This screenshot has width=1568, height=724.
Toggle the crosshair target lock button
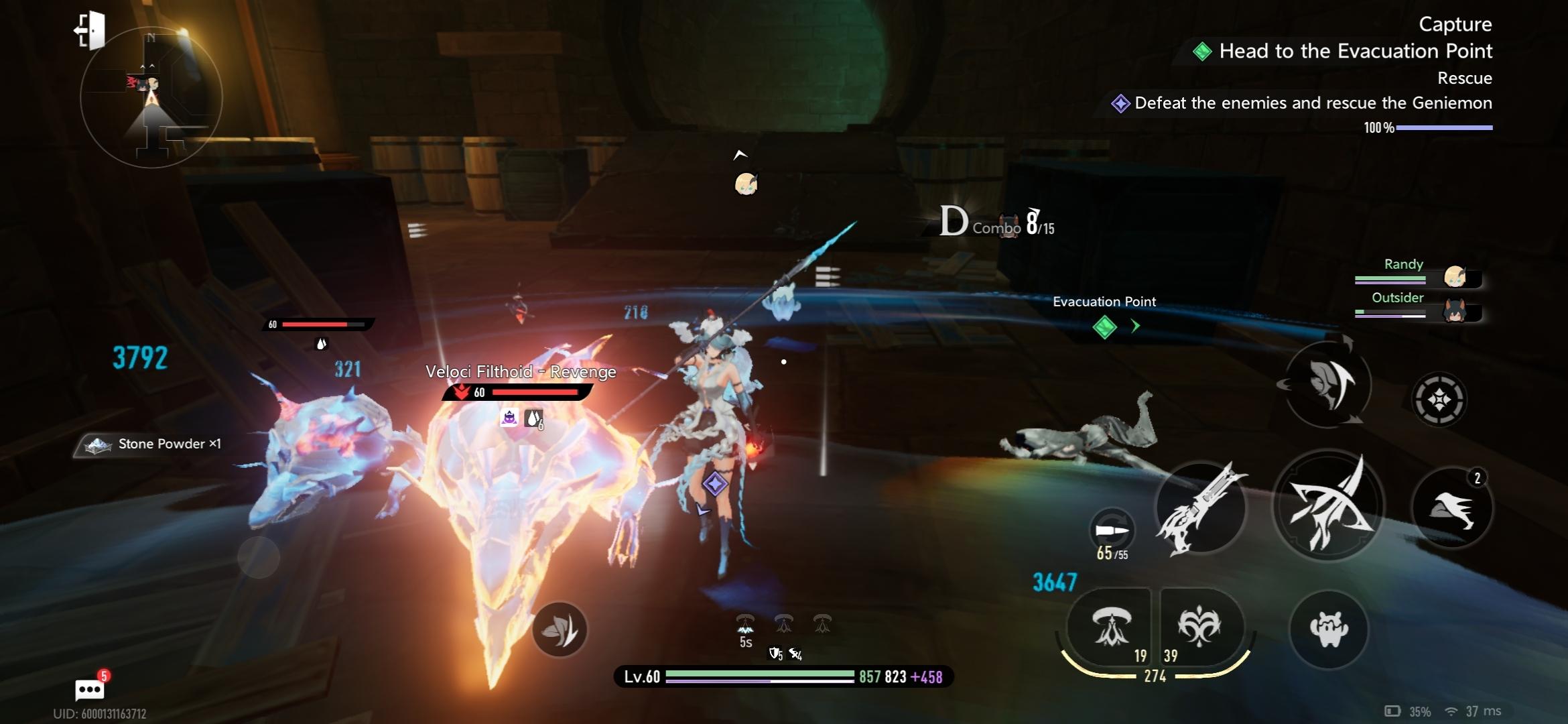pos(1439,400)
